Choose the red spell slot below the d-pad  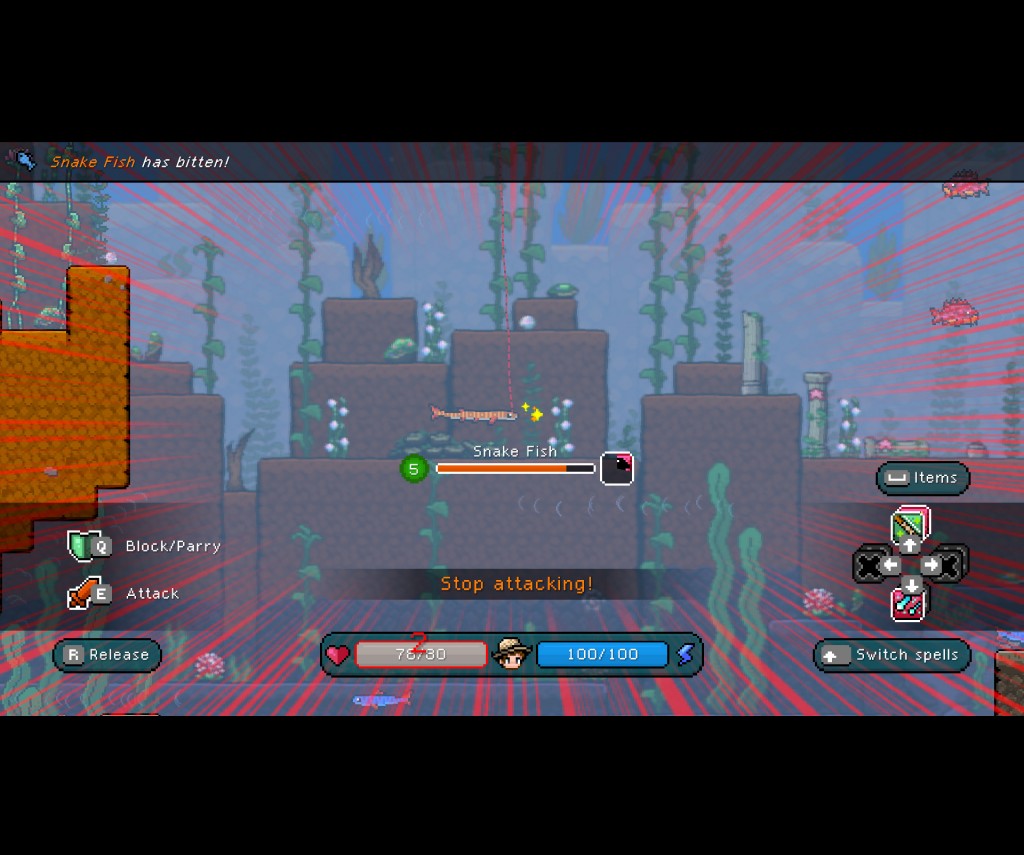tap(910, 604)
